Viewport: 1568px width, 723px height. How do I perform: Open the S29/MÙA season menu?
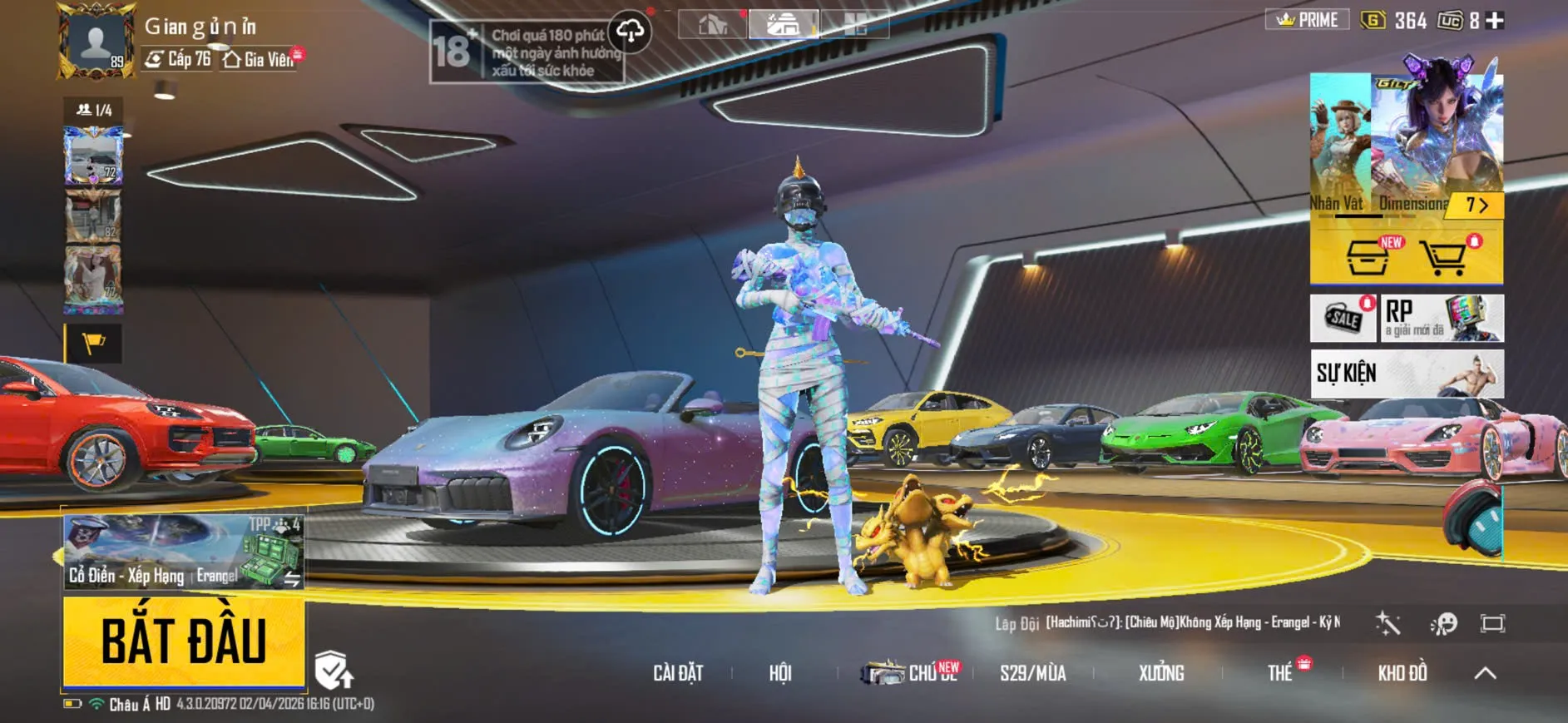pyautogui.click(x=1032, y=673)
